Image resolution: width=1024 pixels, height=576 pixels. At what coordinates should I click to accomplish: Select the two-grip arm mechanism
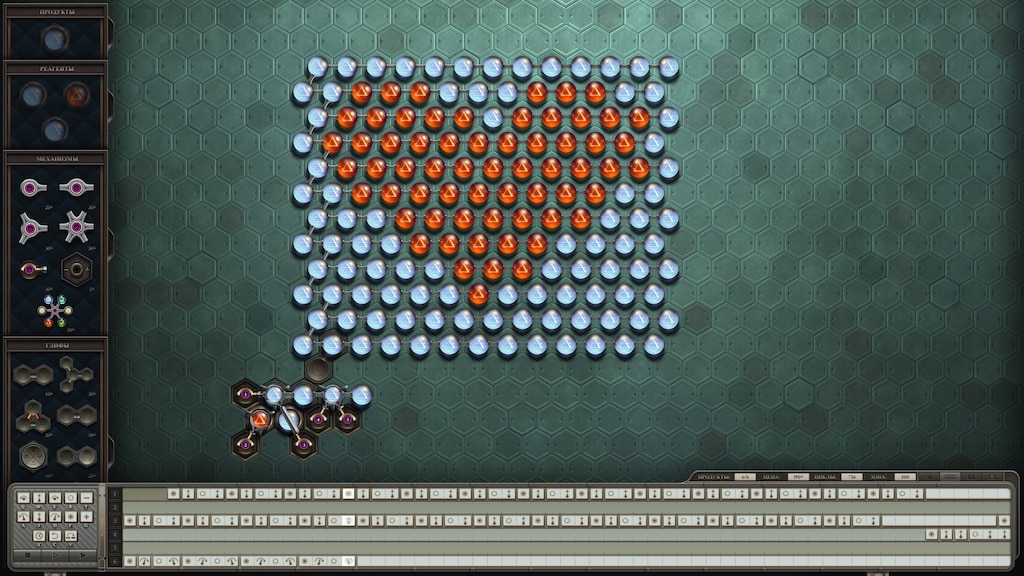(x=75, y=187)
